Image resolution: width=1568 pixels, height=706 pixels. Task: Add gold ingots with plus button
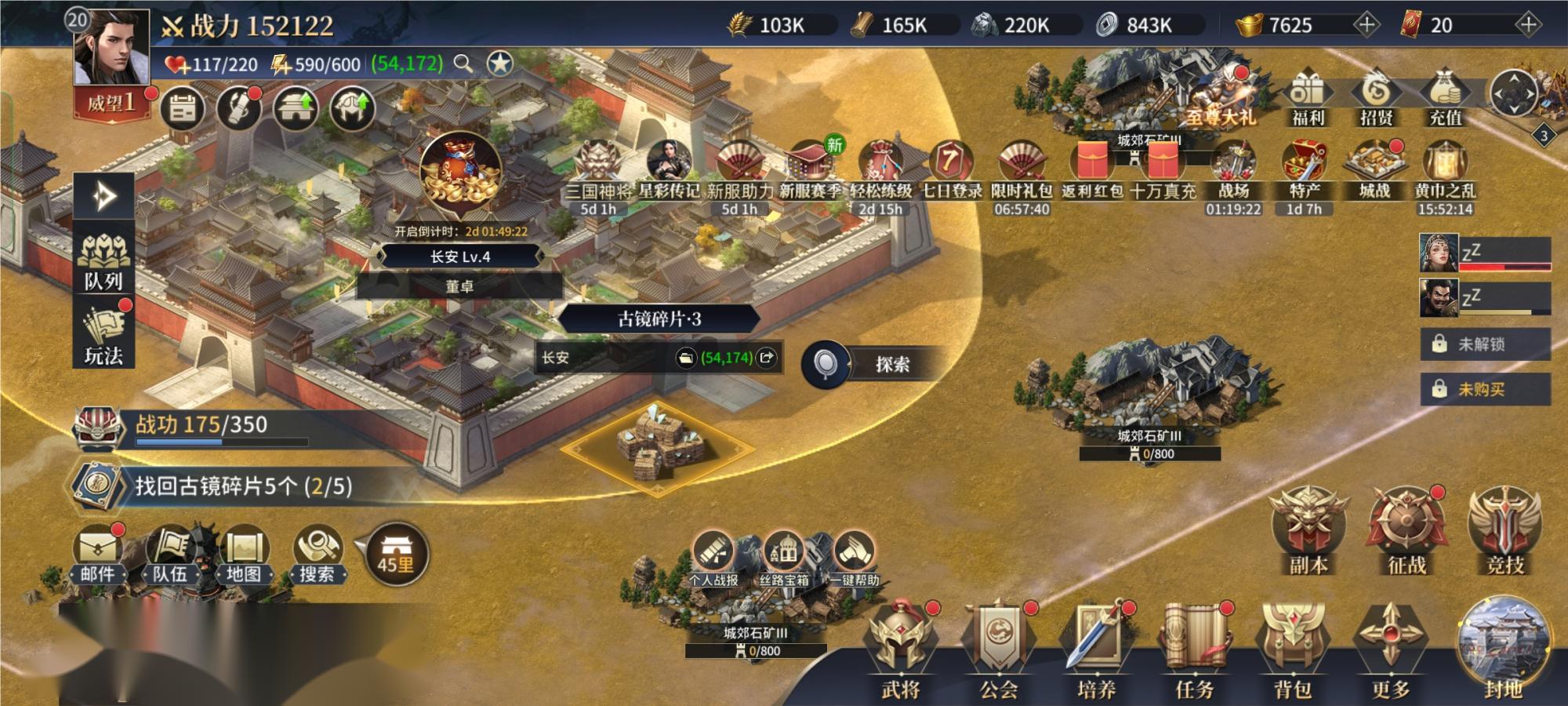(x=1366, y=25)
